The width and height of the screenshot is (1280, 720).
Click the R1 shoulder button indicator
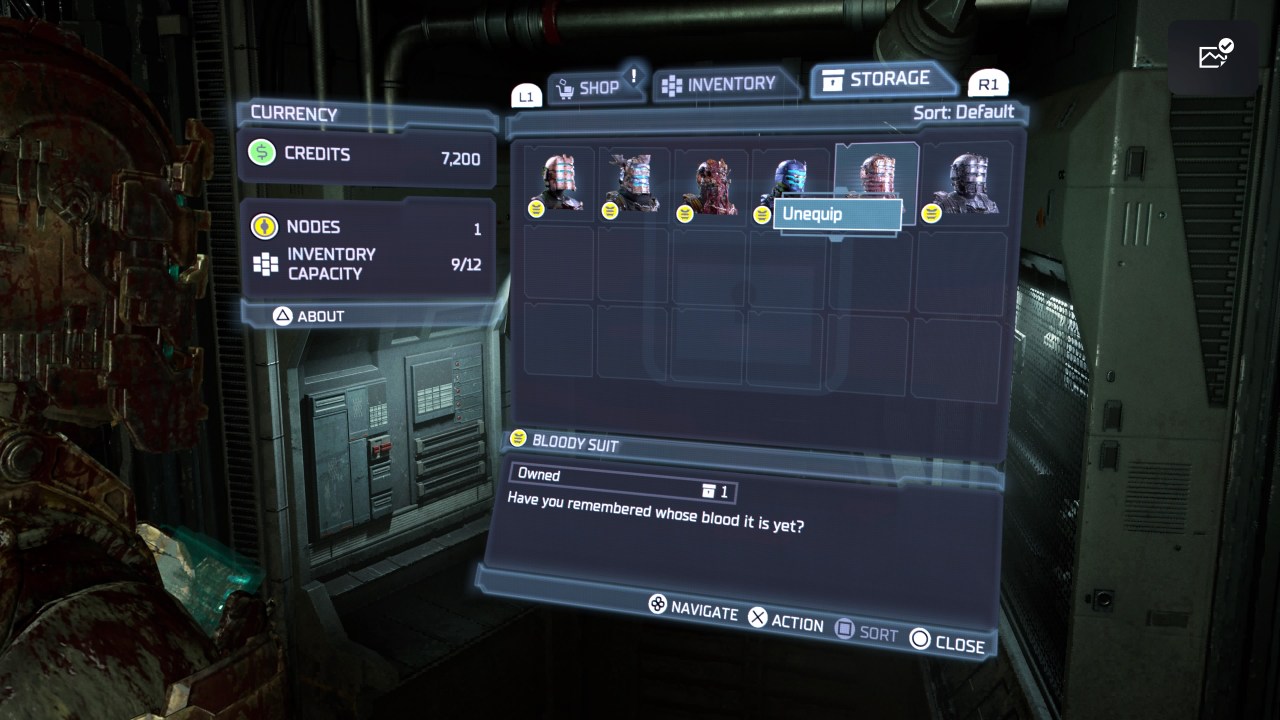pos(988,84)
